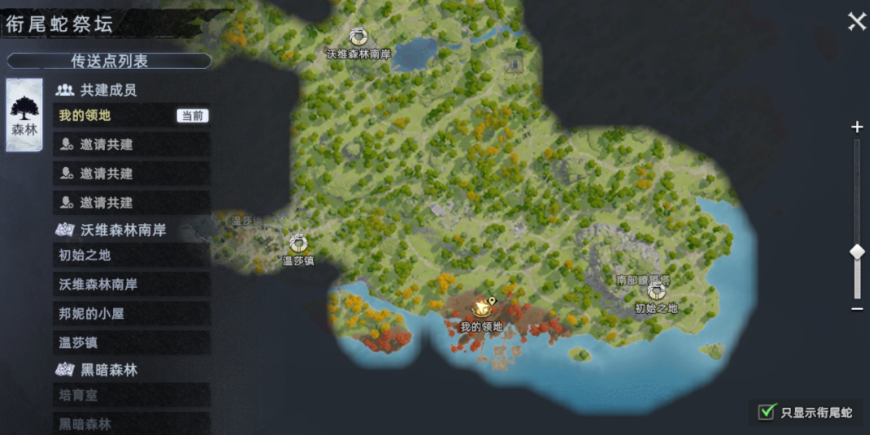870x435 pixels.
Task: Expand the 黑暗森林 list section header
Action: click(109, 370)
